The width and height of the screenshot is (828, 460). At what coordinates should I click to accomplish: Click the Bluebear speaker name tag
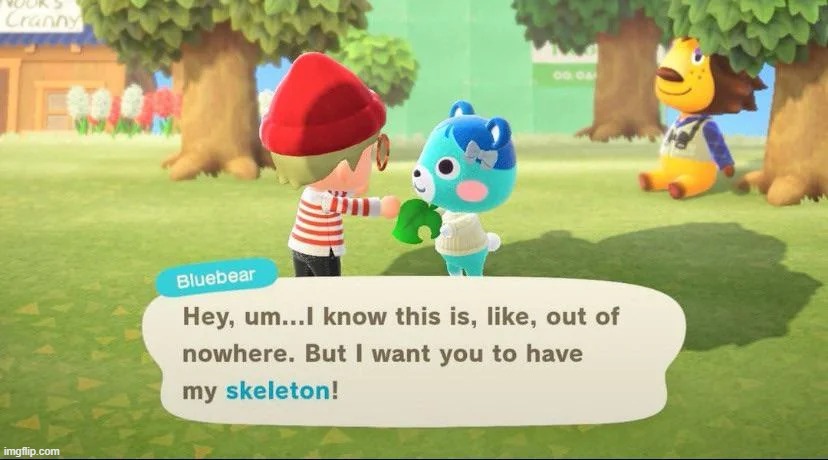tap(214, 280)
